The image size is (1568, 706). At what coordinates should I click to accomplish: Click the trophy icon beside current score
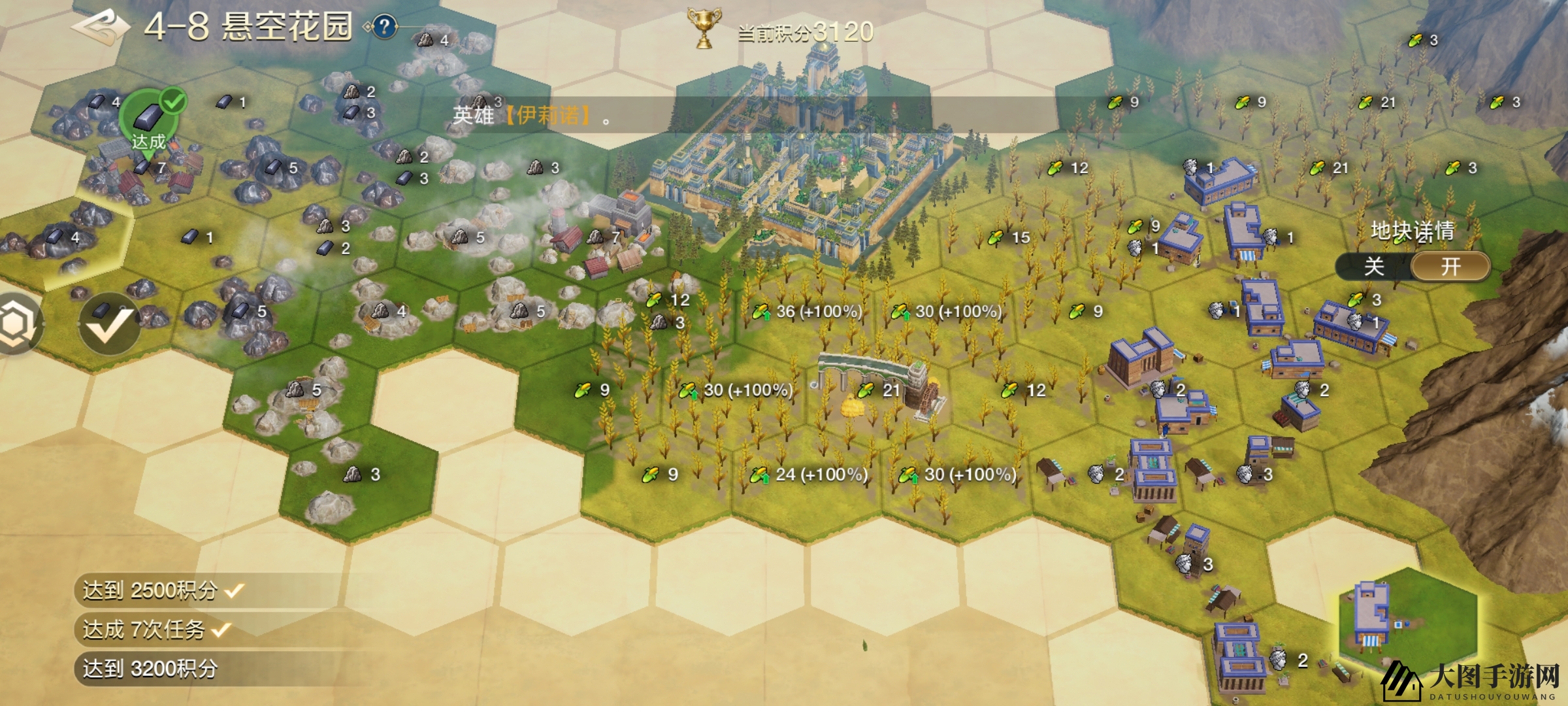point(704,29)
